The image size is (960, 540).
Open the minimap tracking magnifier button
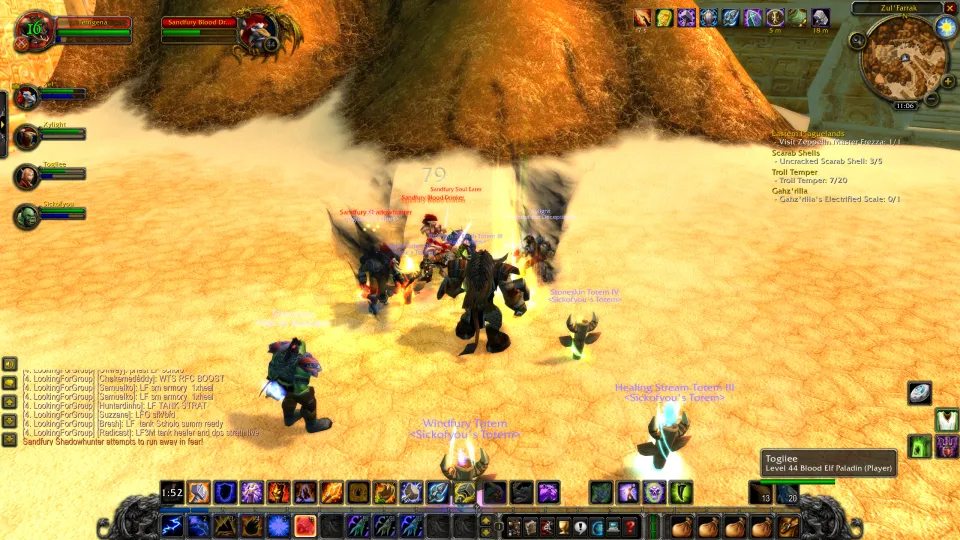coord(858,40)
